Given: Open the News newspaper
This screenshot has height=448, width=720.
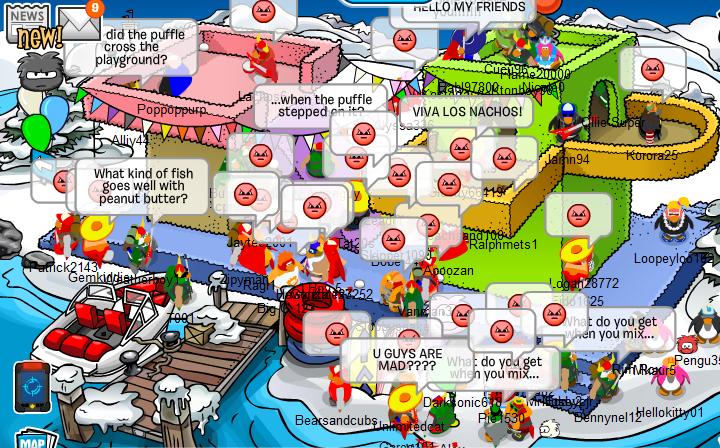Looking at the screenshot, I should click(28, 24).
